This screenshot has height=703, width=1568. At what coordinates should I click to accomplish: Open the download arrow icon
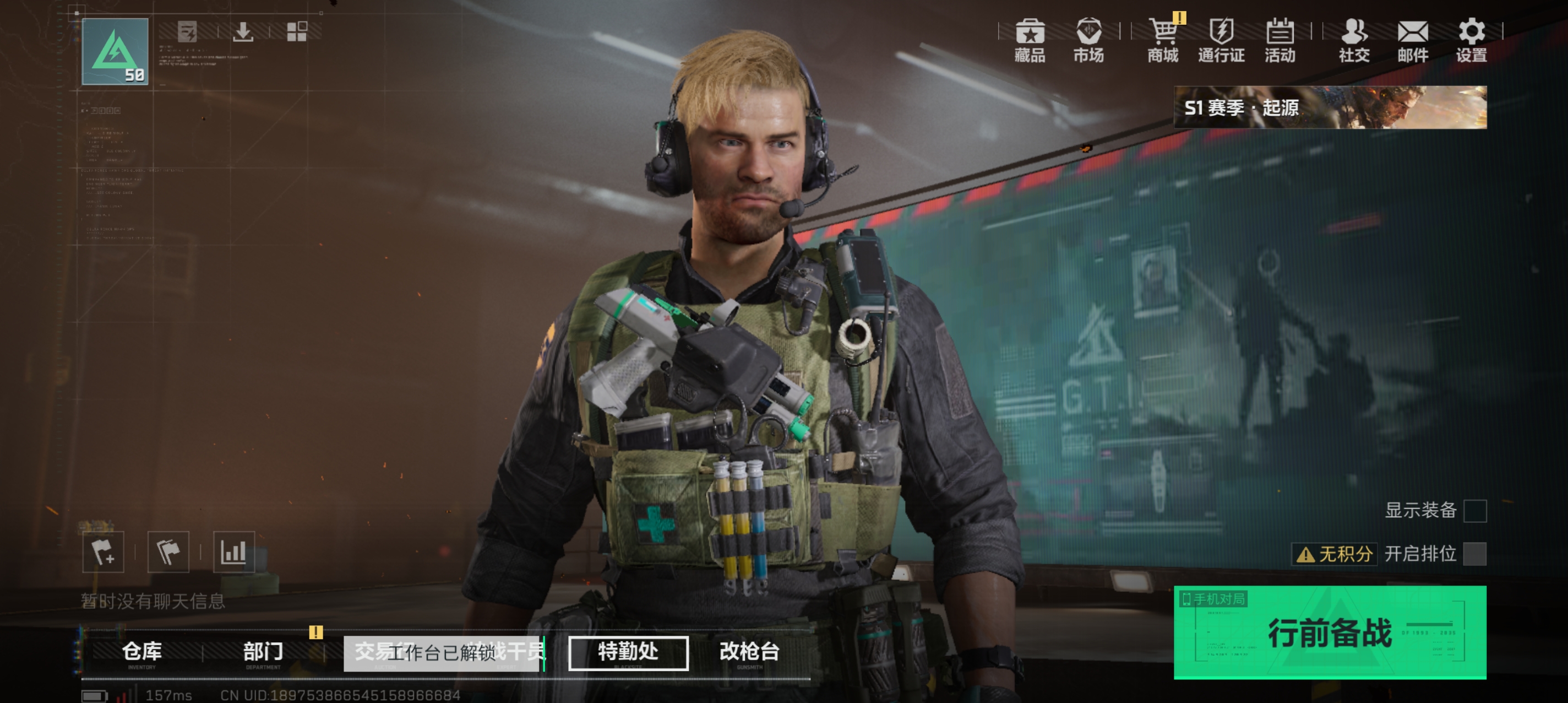coord(243,31)
